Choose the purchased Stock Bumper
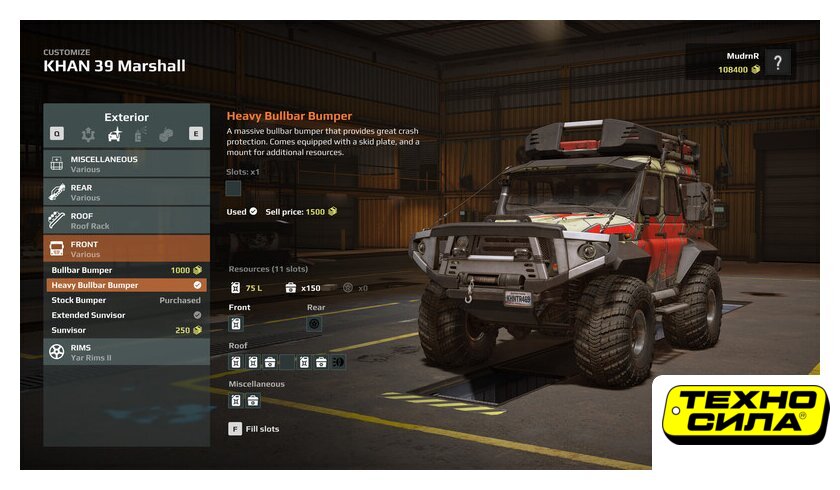Viewport: 840px width, 490px height. [126, 300]
